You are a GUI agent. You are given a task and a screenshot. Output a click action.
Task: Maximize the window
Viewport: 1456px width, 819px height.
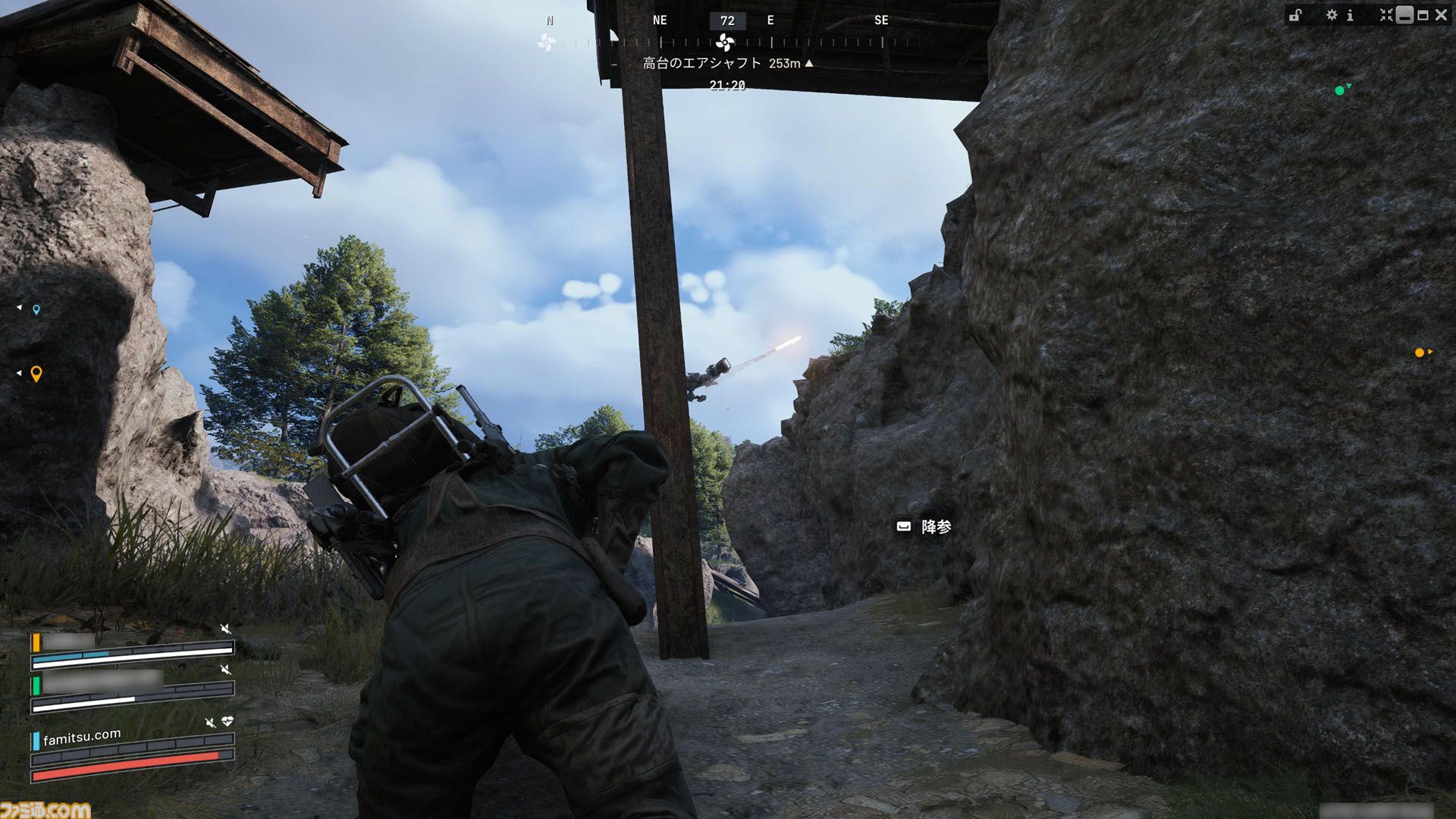pyautogui.click(x=1423, y=15)
